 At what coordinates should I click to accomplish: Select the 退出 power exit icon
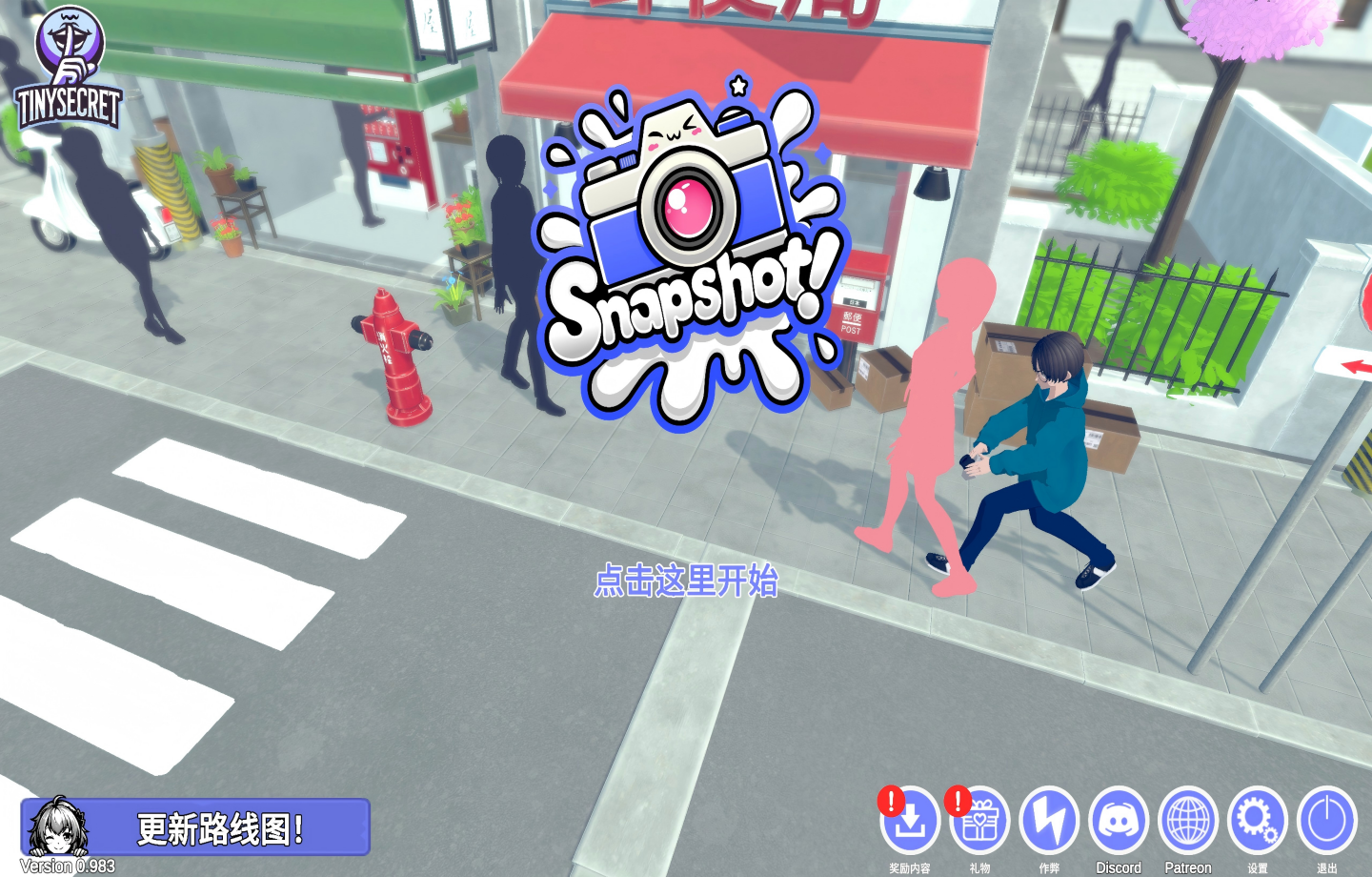(x=1326, y=822)
